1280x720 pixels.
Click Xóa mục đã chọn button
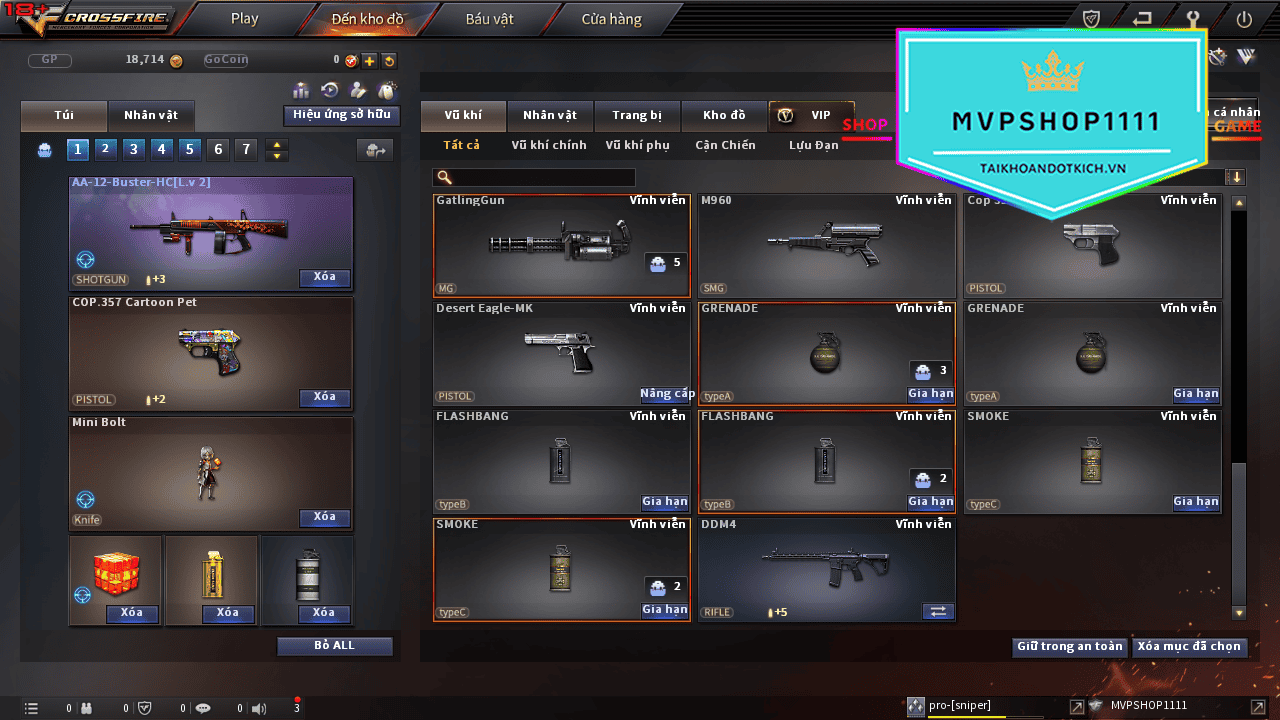(1188, 647)
